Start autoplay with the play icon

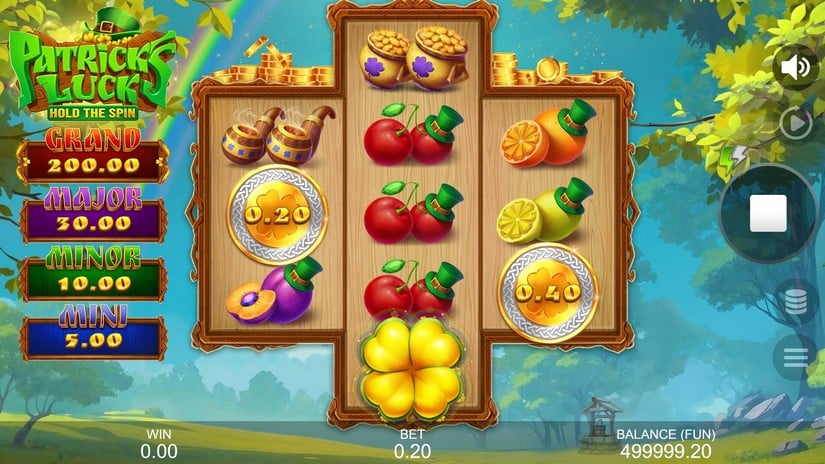(796, 122)
